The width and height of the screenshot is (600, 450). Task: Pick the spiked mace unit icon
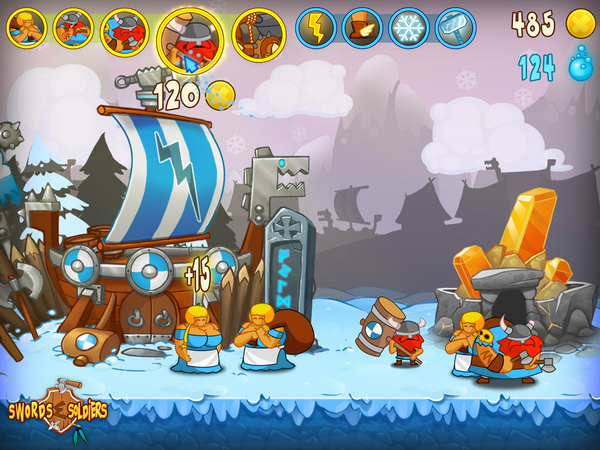pos(259,33)
